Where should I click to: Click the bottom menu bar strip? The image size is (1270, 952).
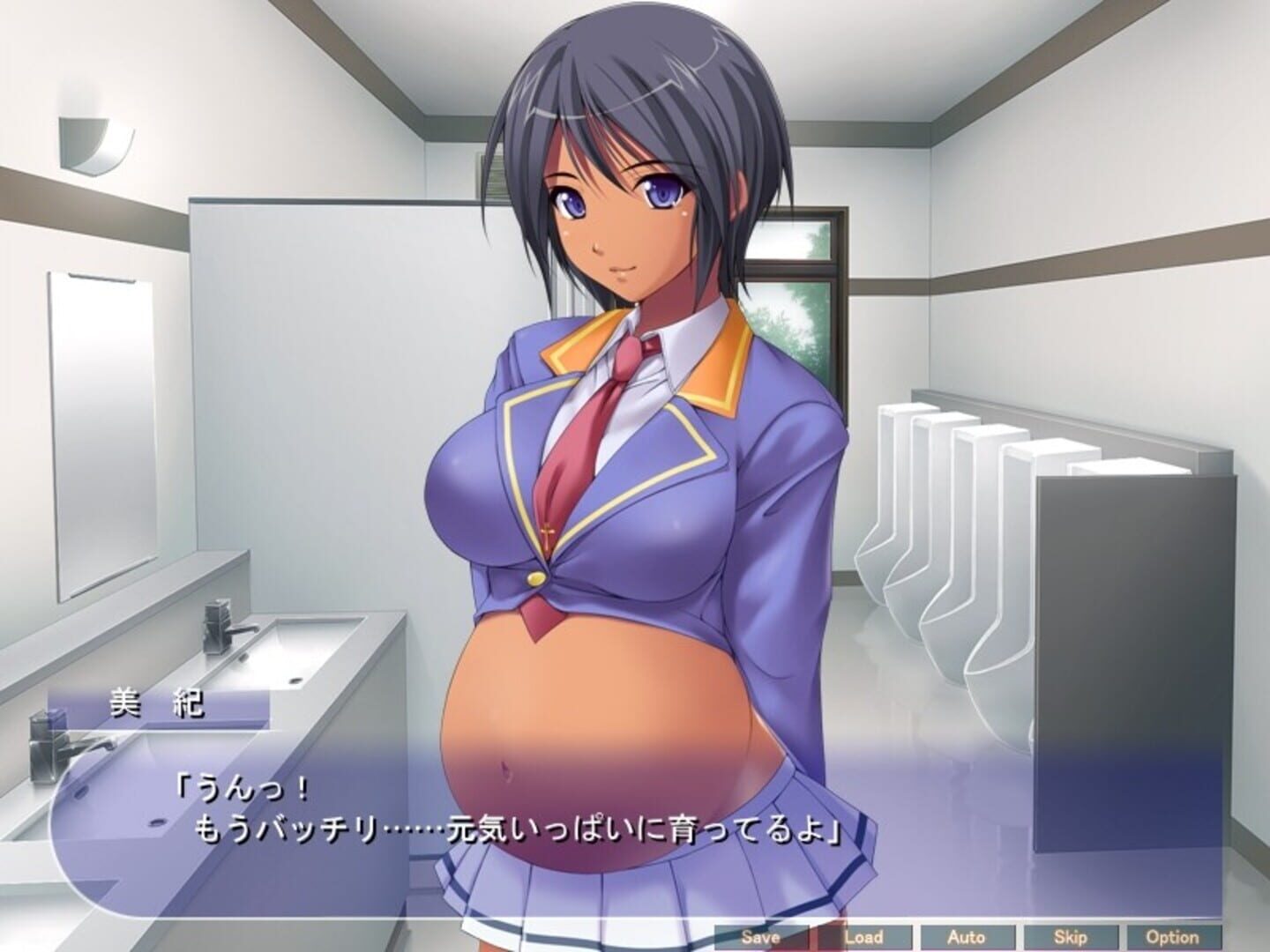click(970, 937)
